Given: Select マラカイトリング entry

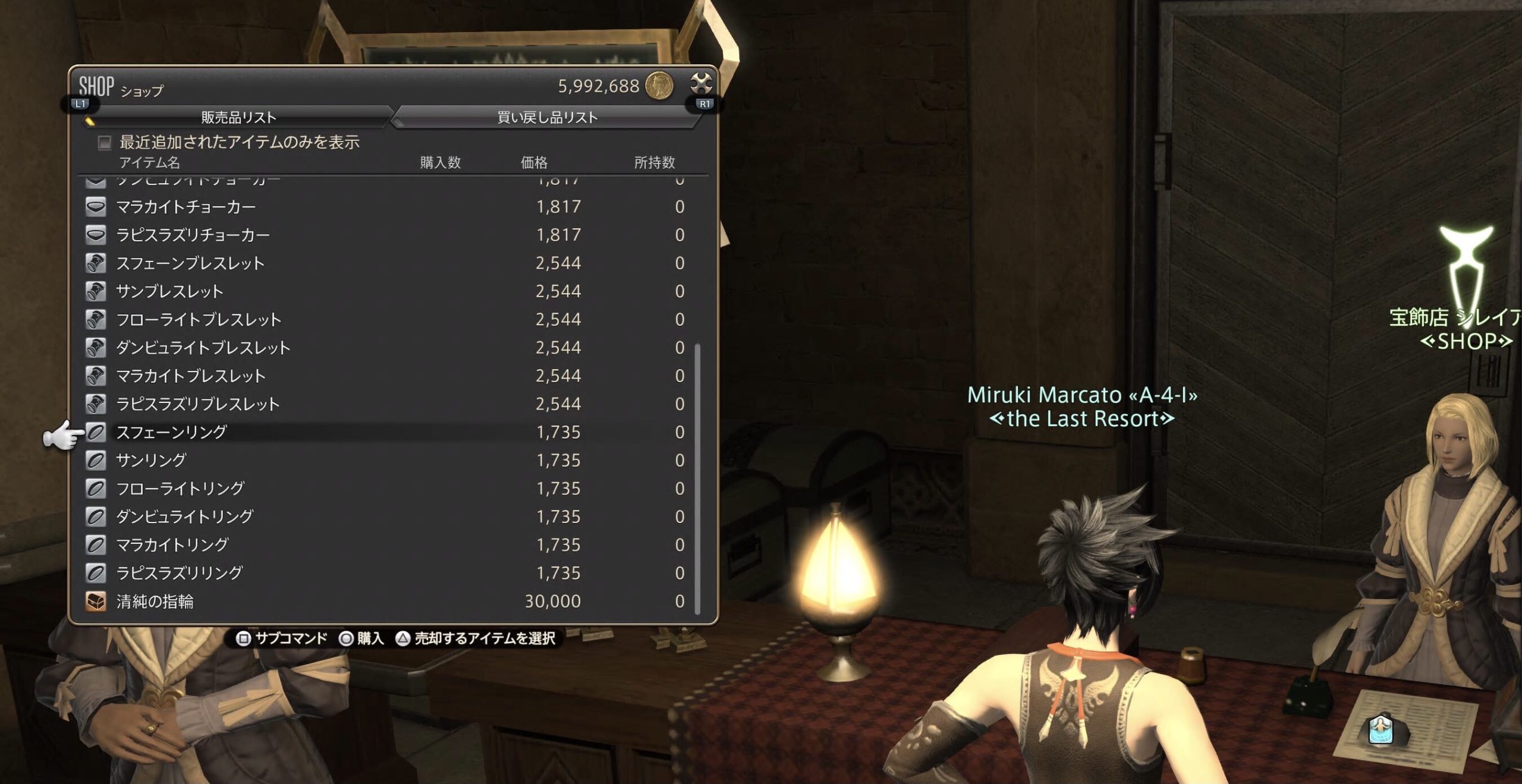Looking at the screenshot, I should click(x=172, y=545).
